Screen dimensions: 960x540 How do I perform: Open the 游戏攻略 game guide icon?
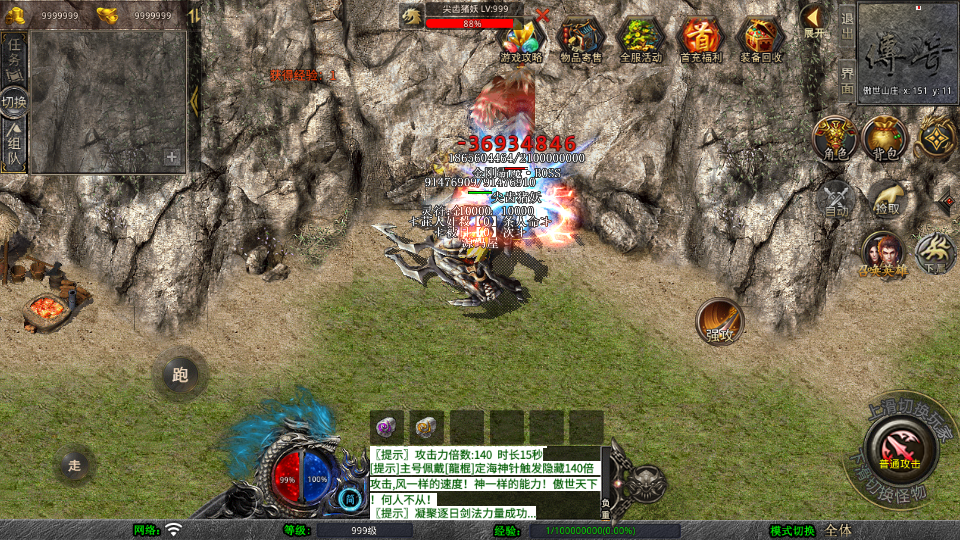522,40
